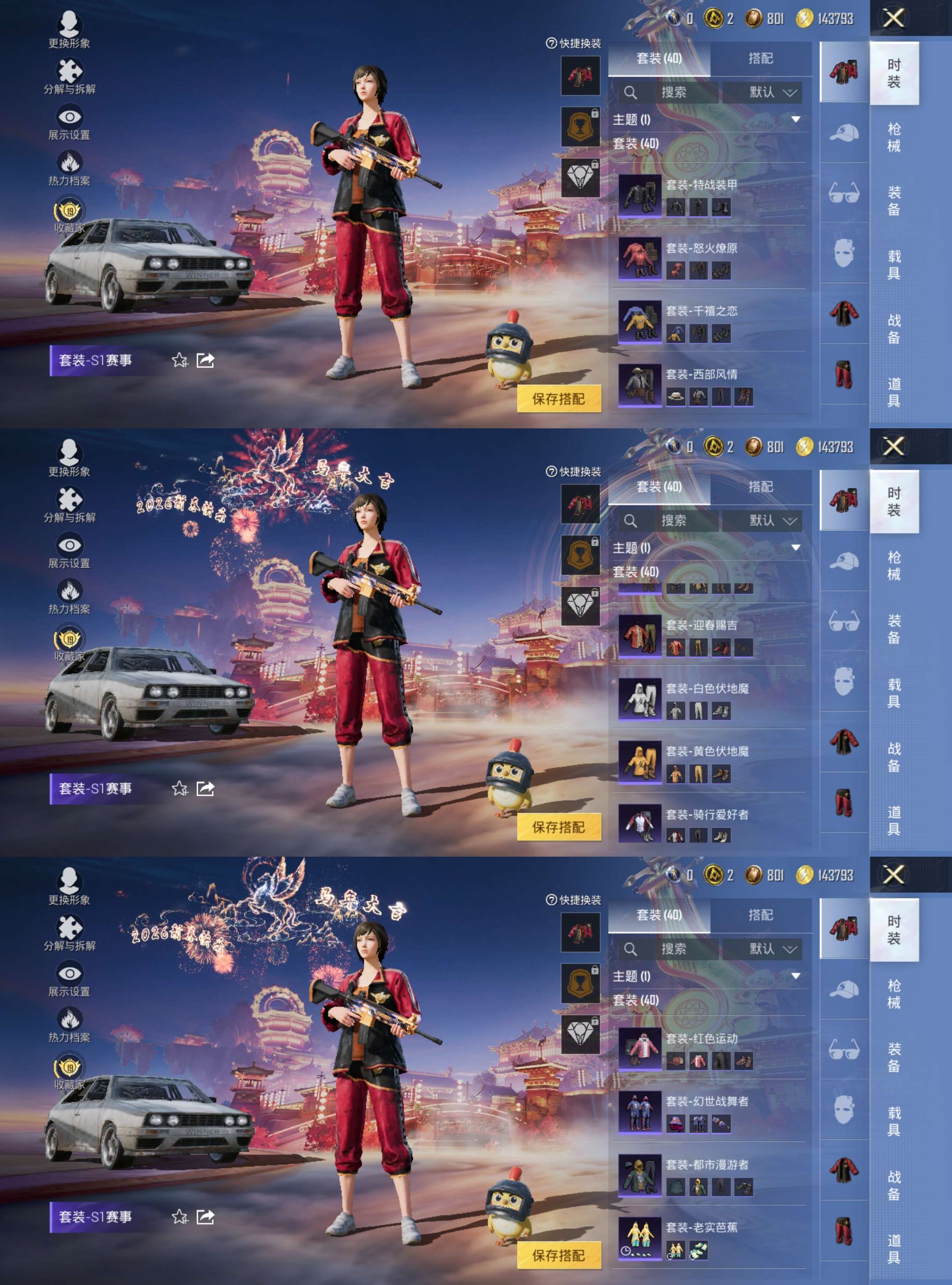The image size is (952, 1285).
Task: Click the share icon beside 套装-S1赛事
Action: tap(205, 361)
